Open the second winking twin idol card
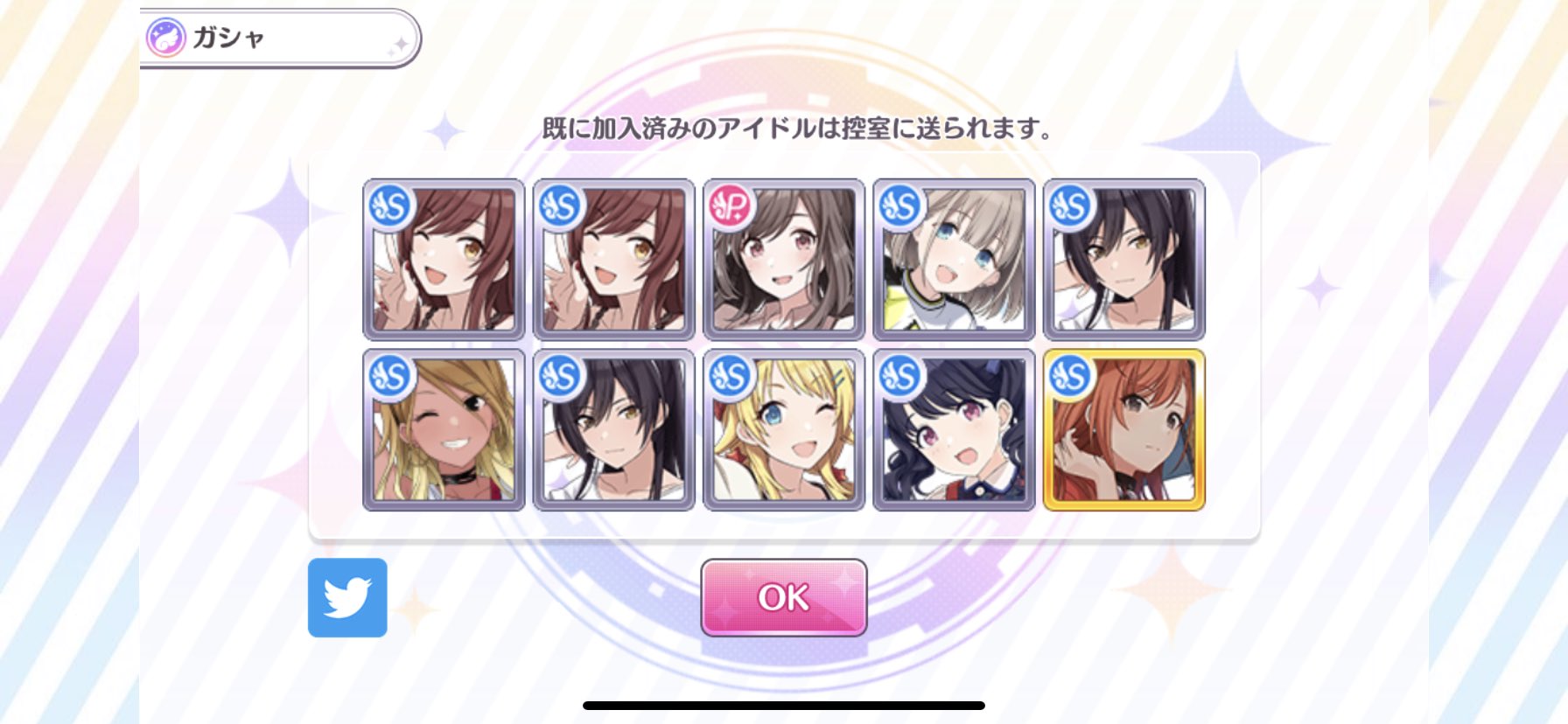Viewport: 1568px width, 724px height. 612,258
